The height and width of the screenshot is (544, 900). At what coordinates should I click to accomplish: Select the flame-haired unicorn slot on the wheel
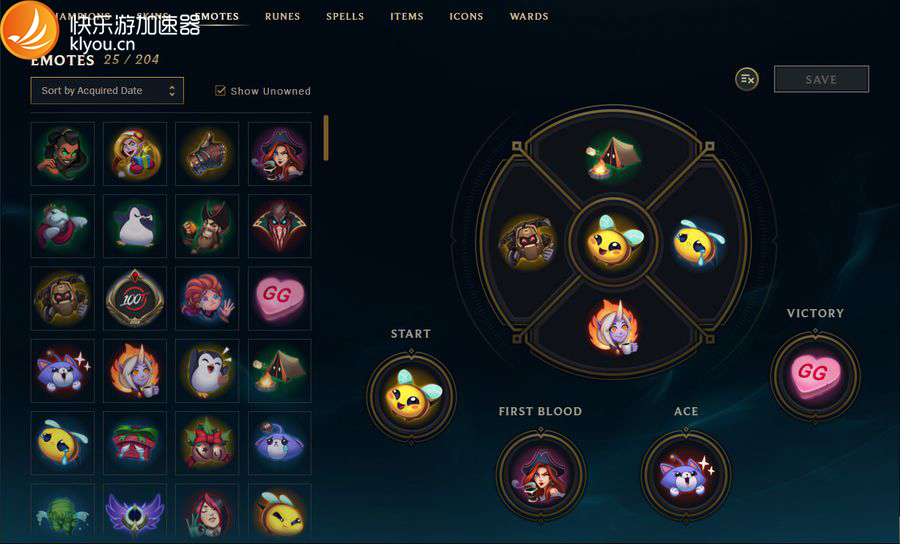612,326
